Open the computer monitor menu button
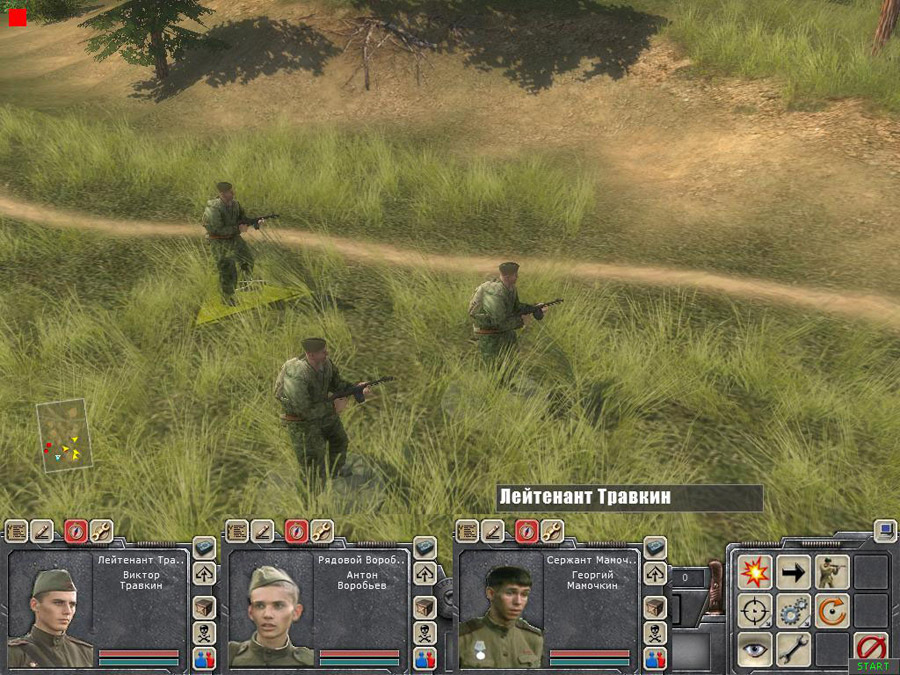The height and width of the screenshot is (675, 900). 884,530
